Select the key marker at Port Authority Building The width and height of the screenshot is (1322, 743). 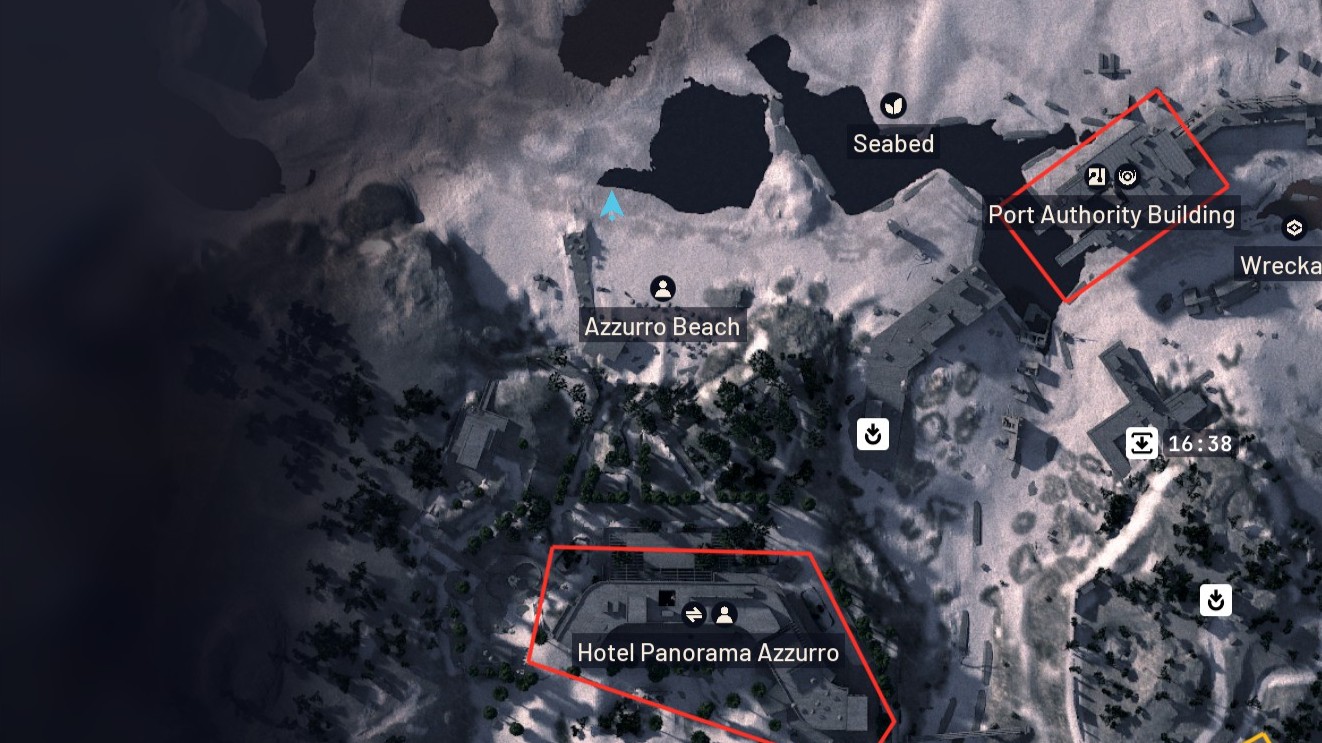(x=1098, y=177)
